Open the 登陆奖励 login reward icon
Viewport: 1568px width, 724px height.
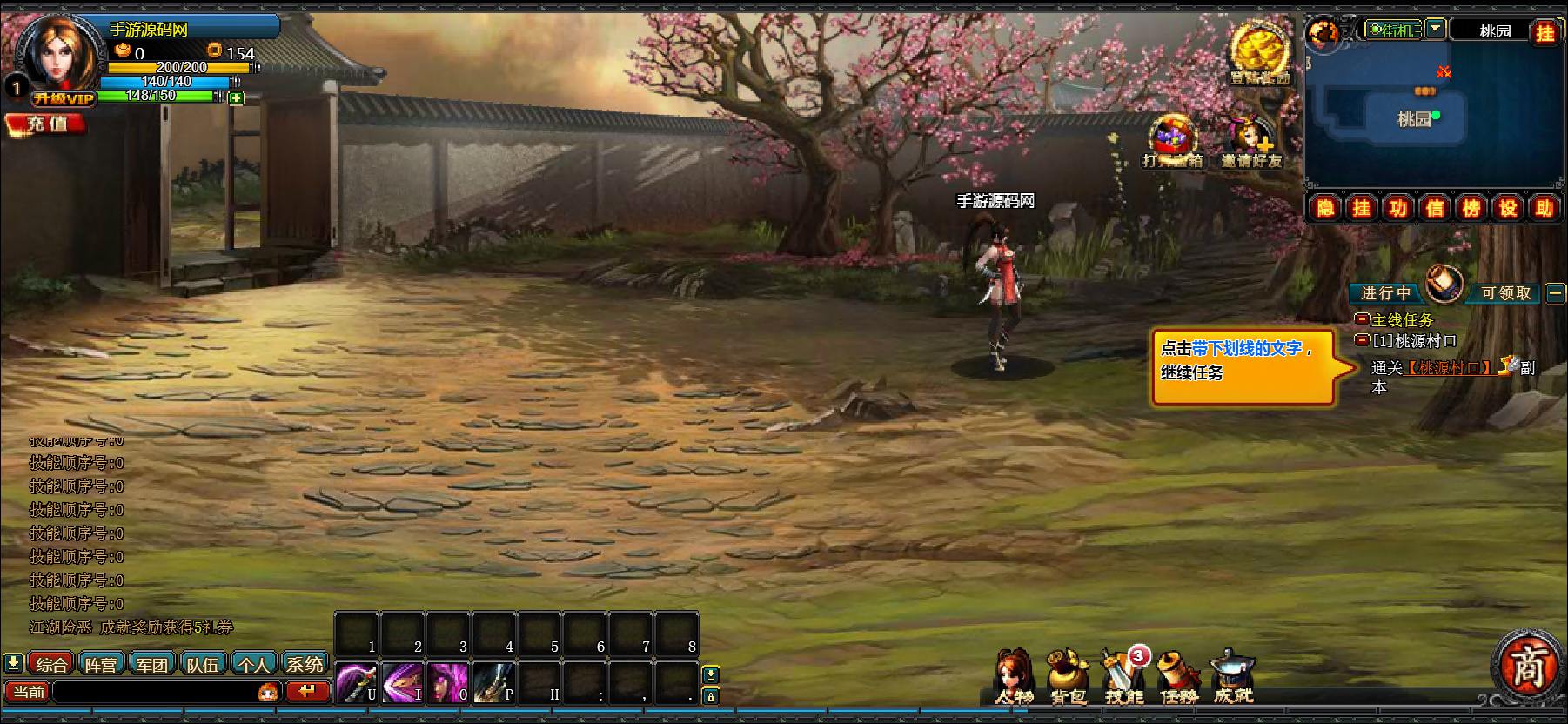coord(1259,54)
